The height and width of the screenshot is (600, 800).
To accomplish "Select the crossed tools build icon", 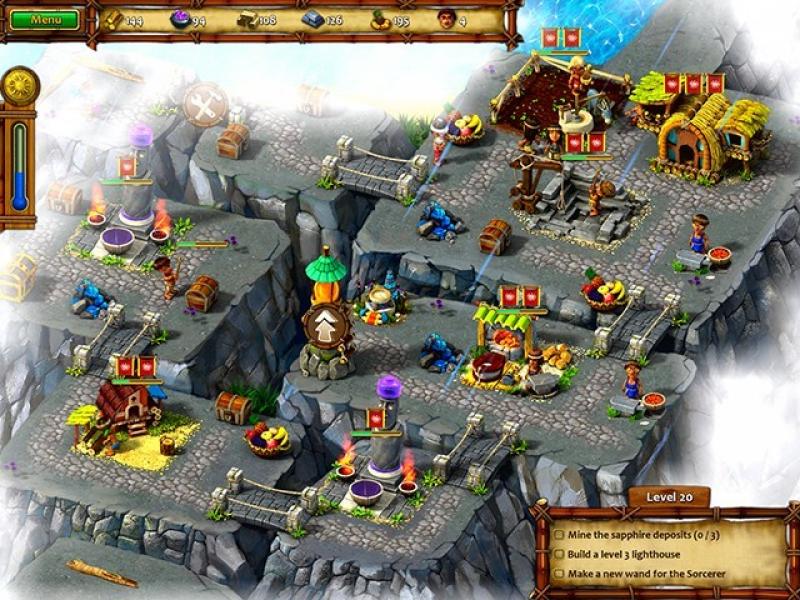I will click(205, 104).
